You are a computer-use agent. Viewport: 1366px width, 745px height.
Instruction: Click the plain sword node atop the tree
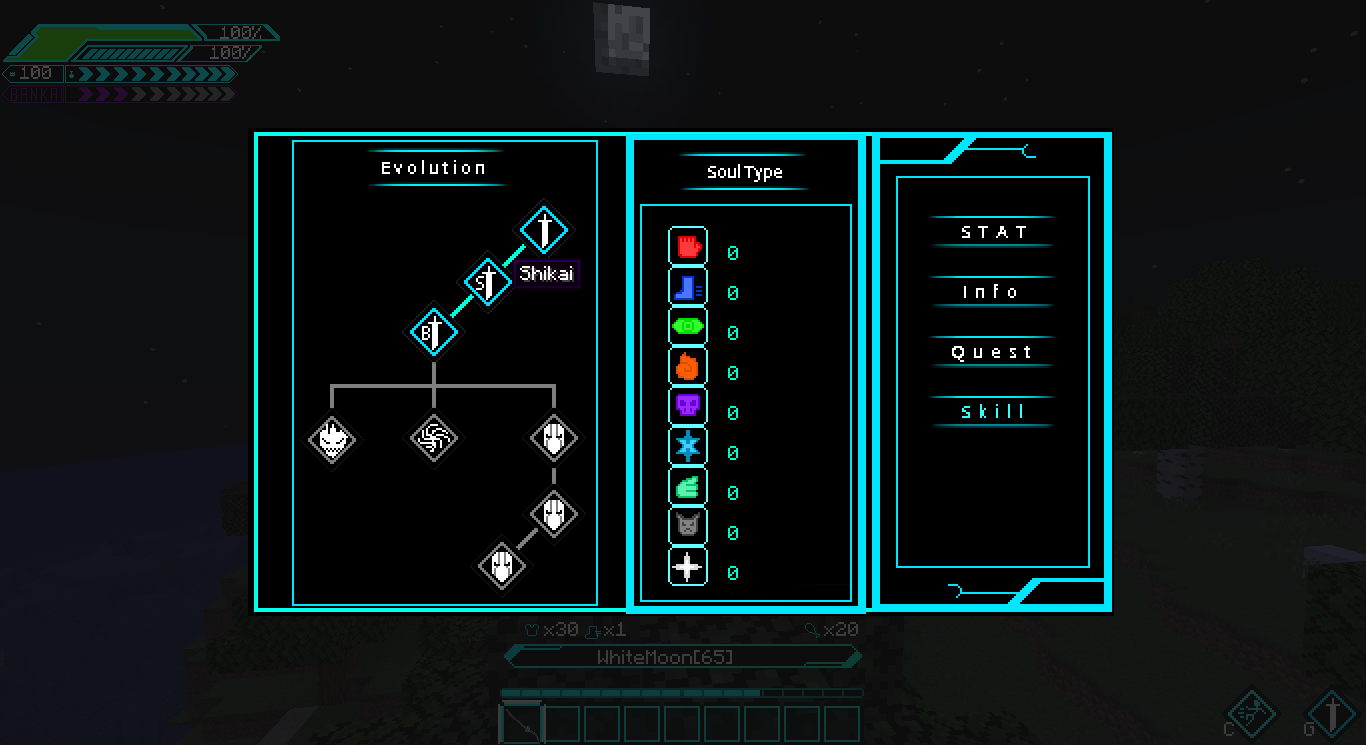click(544, 230)
